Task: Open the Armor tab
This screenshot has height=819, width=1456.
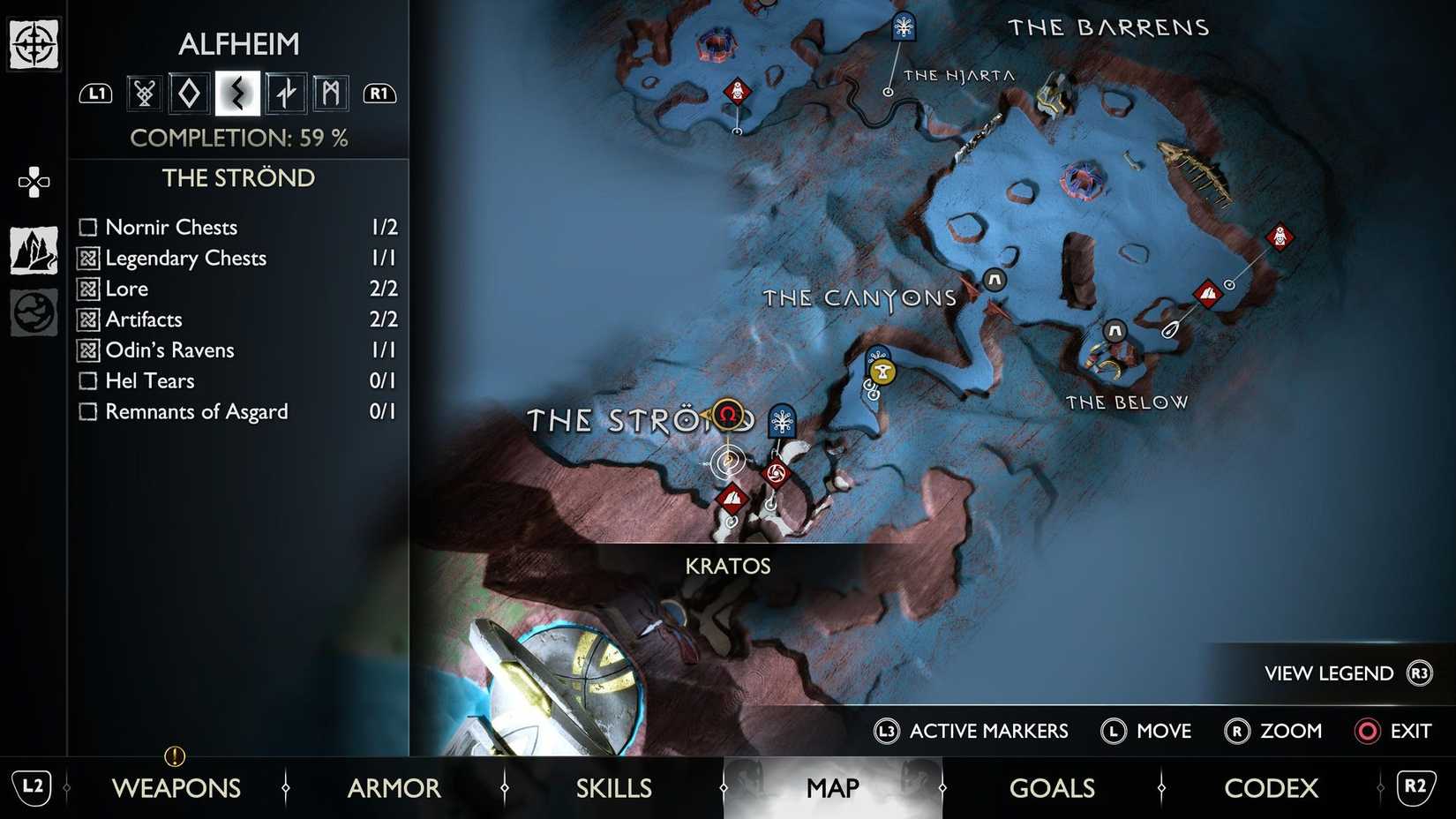Action: 394,787
